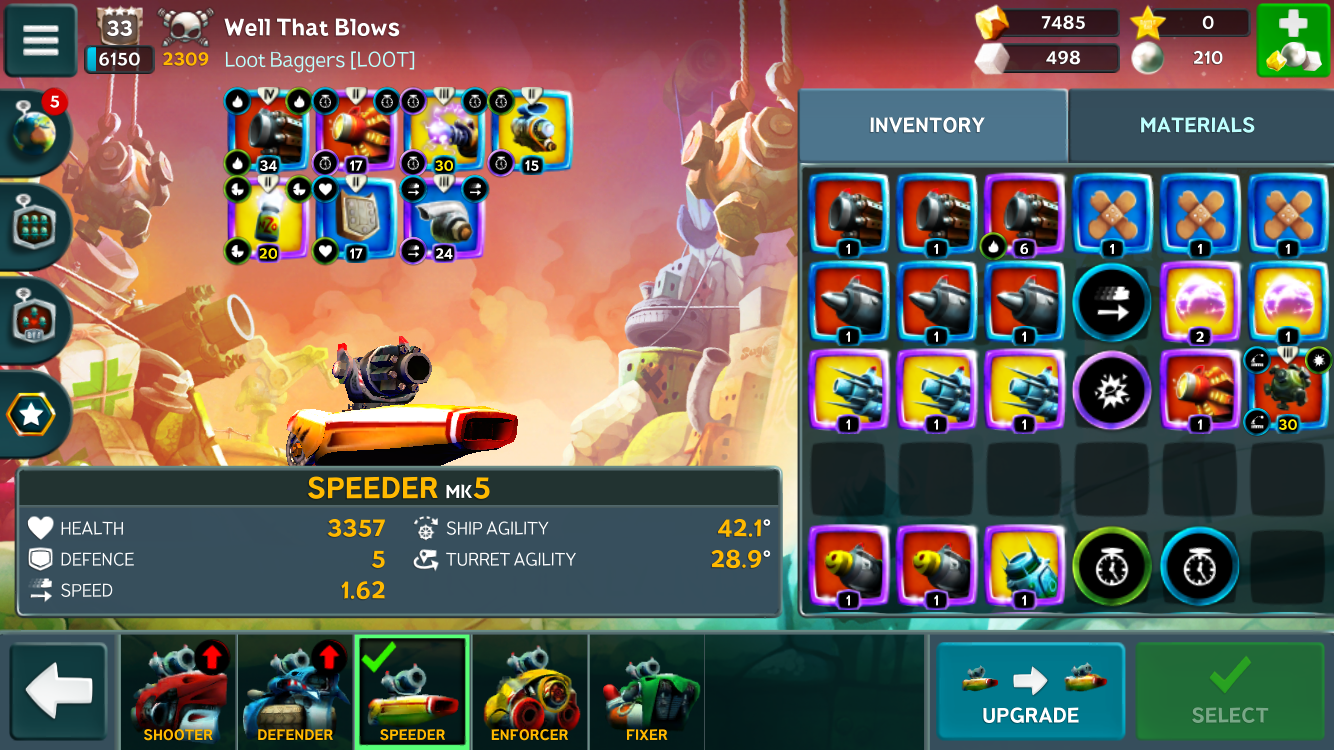This screenshot has width=1334, height=750.
Task: Open the hamburger main menu
Action: 41,40
